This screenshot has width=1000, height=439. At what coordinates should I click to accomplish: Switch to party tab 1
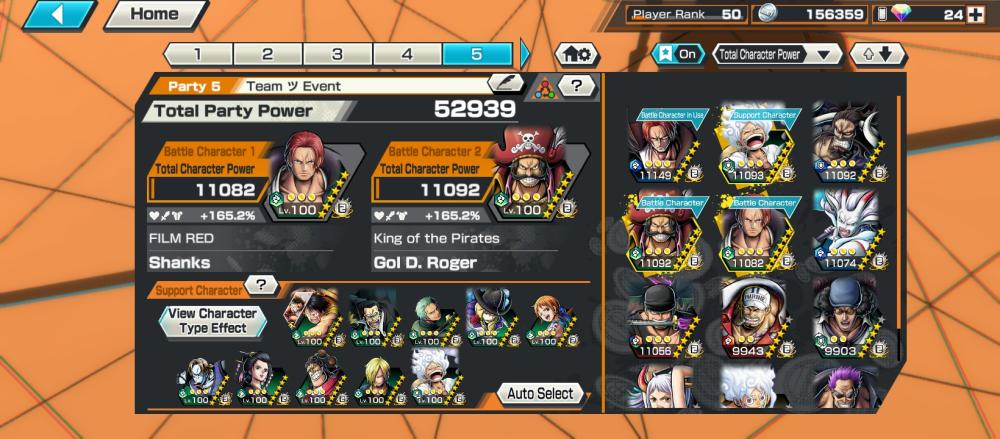click(x=197, y=54)
